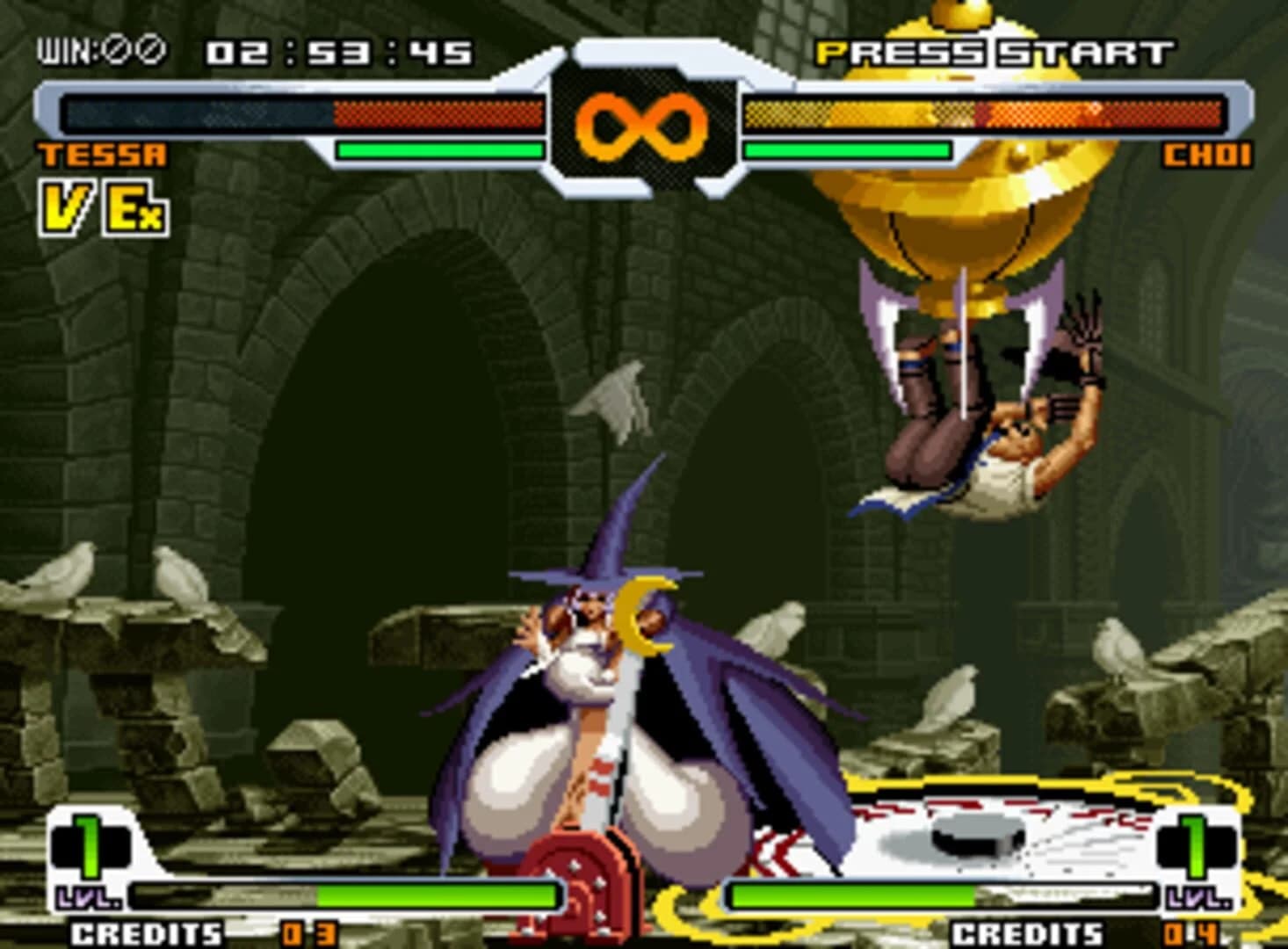
Task: Toggle Choi's green guard meter
Action: tap(848, 149)
